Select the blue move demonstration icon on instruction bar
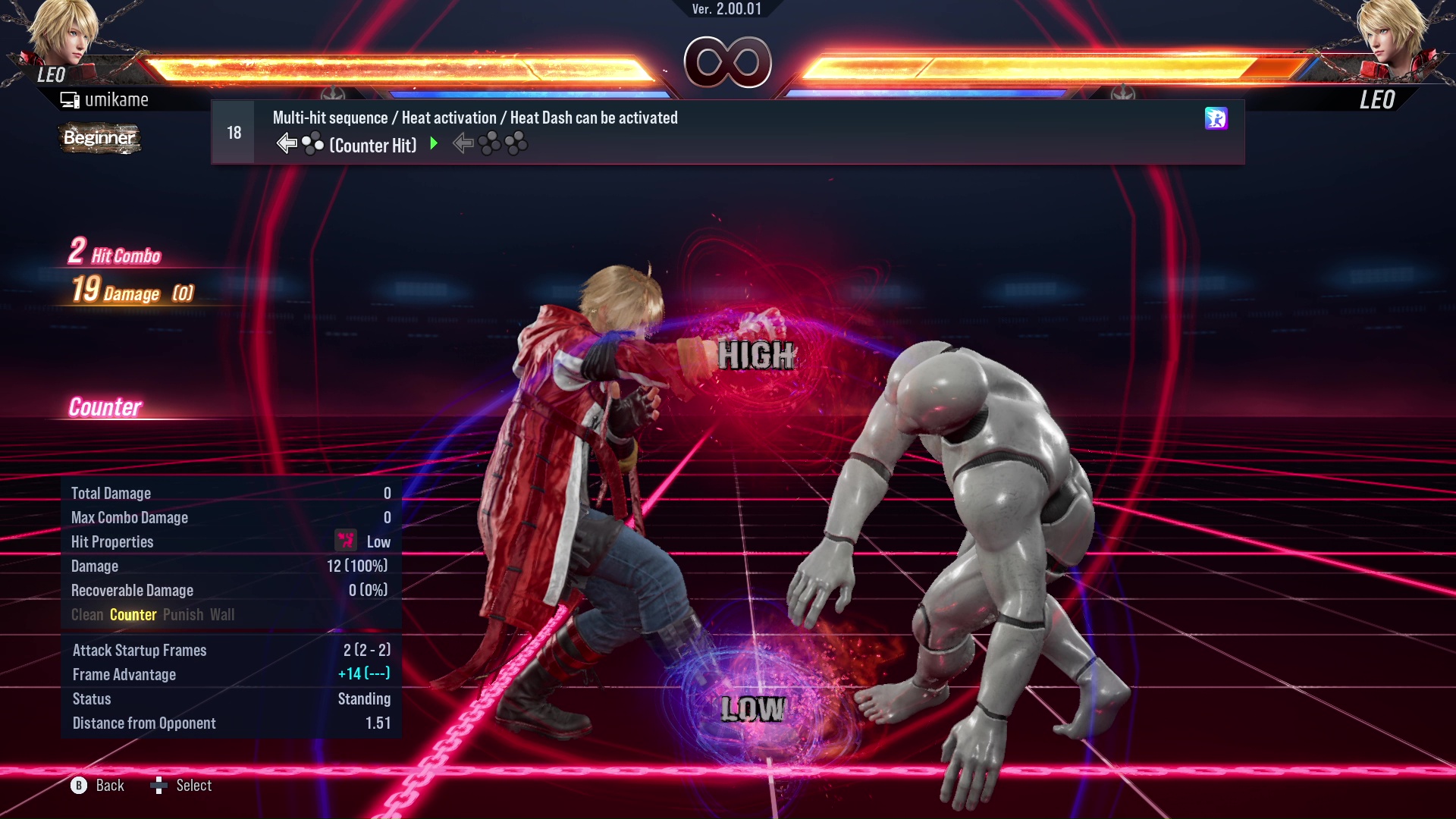This screenshot has width=1456, height=819. point(1216,119)
